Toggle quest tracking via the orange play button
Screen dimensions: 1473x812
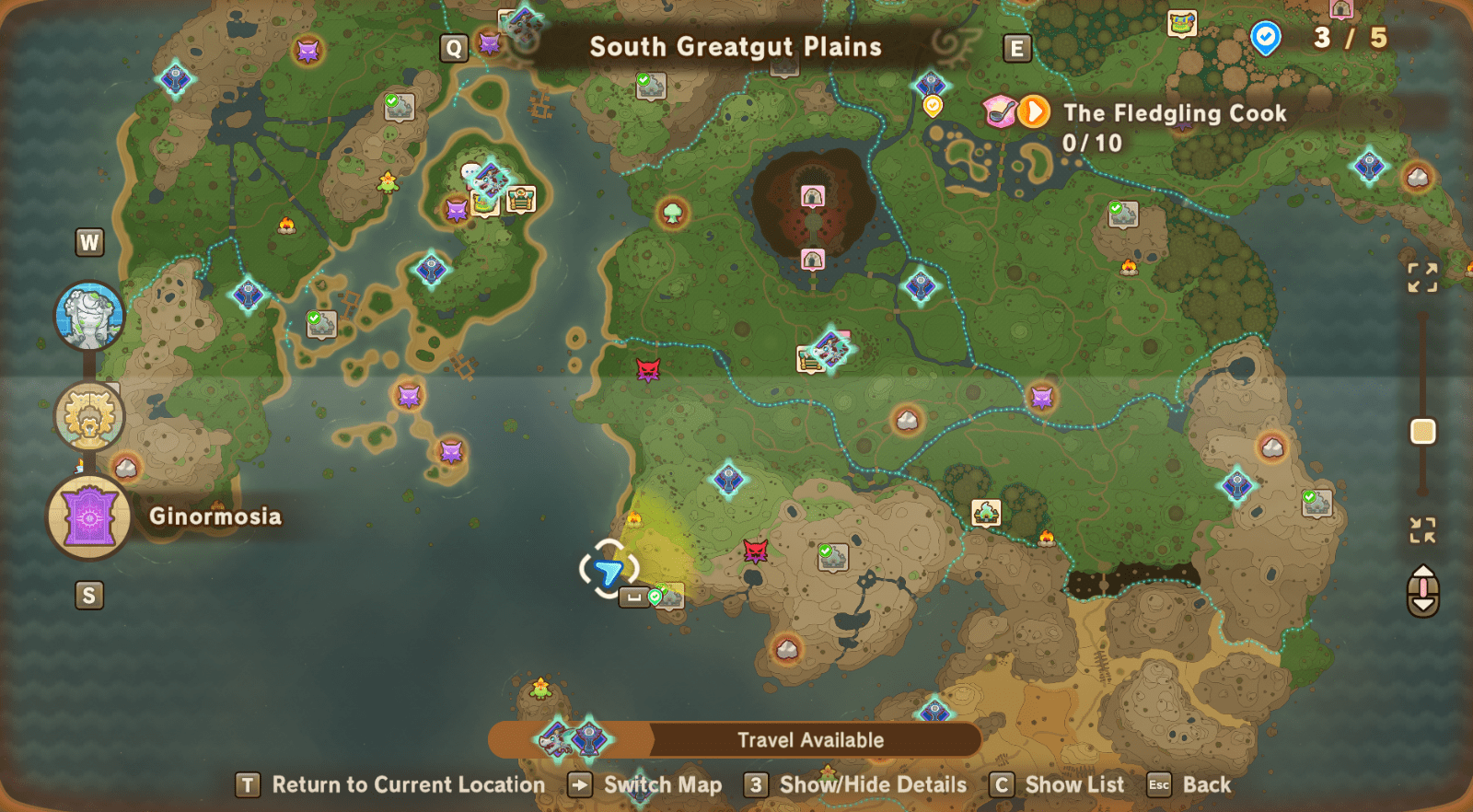click(1035, 110)
